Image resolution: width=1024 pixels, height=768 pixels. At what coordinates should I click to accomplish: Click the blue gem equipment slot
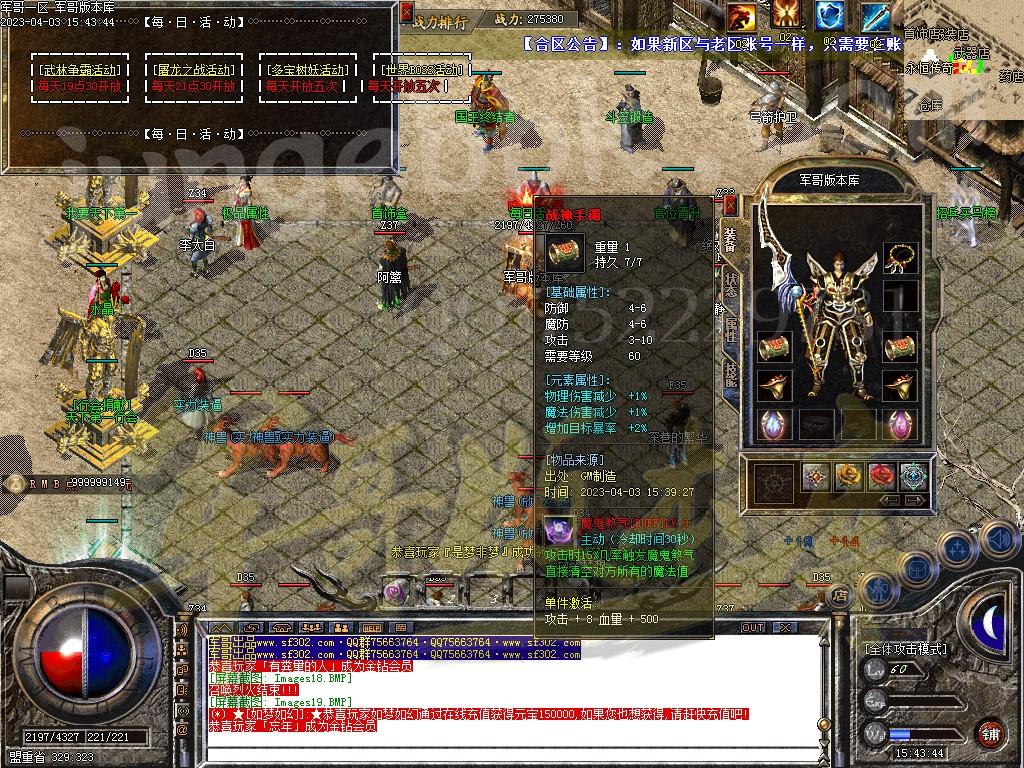point(773,424)
